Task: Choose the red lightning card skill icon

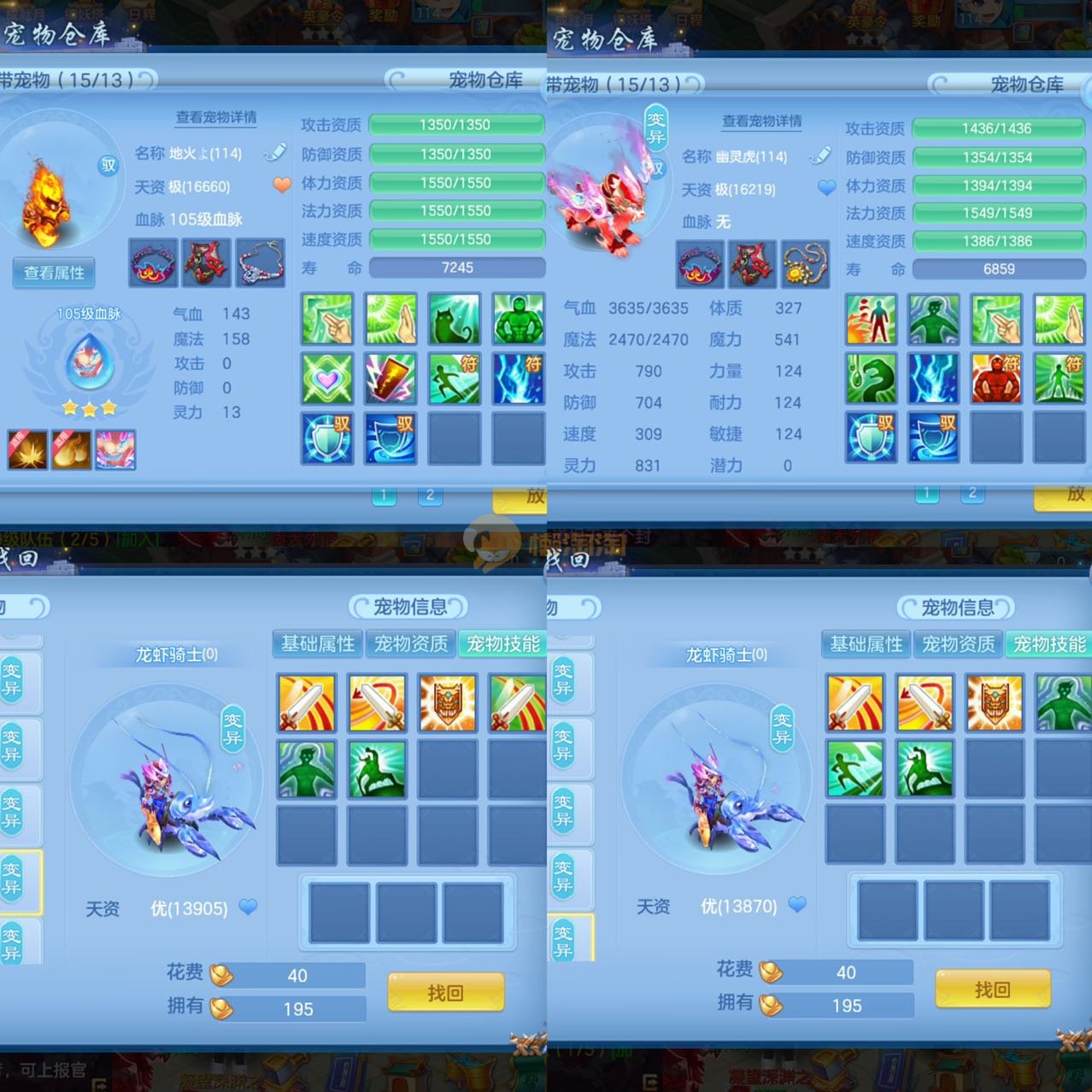Action: coord(390,379)
